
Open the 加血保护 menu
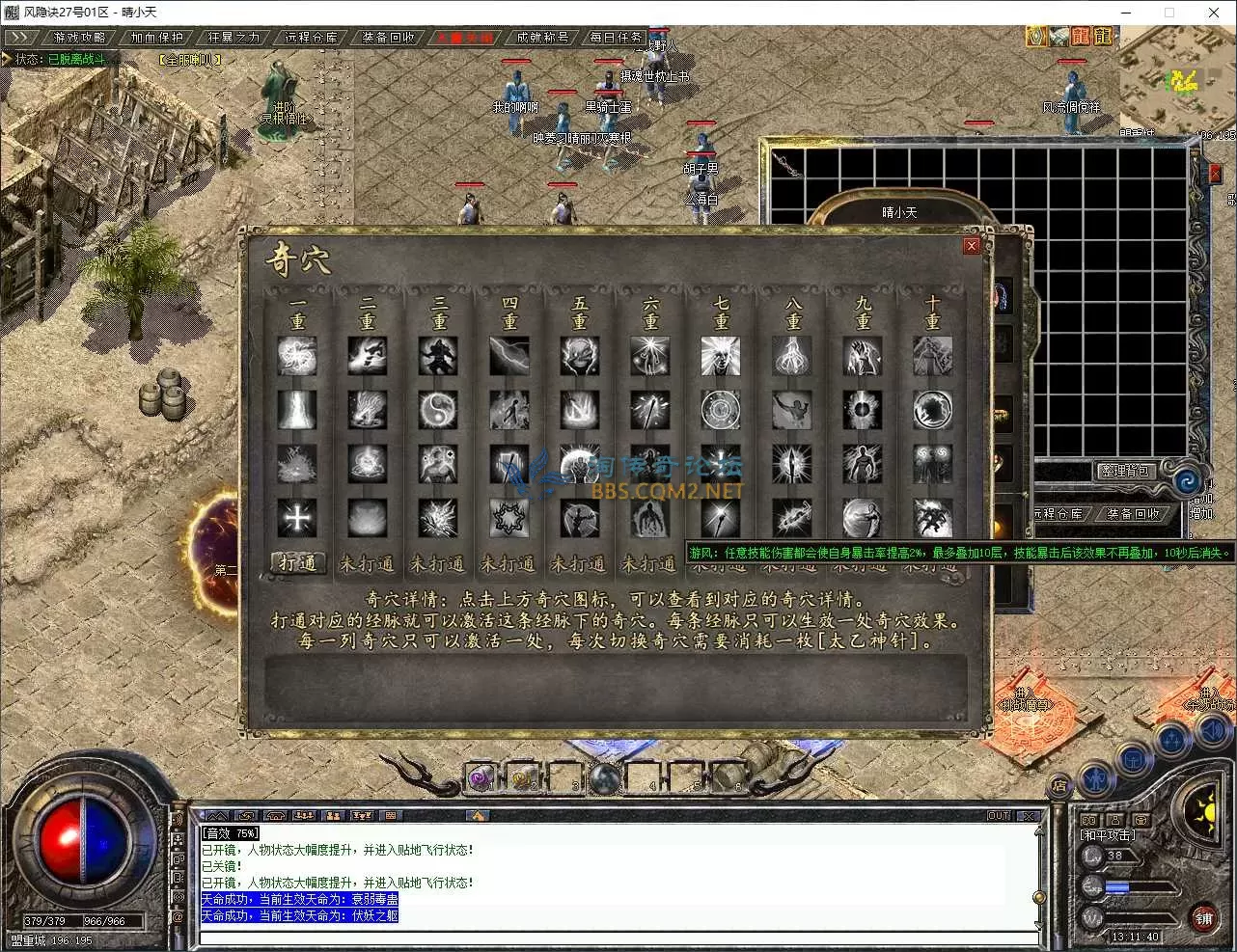[x=157, y=38]
